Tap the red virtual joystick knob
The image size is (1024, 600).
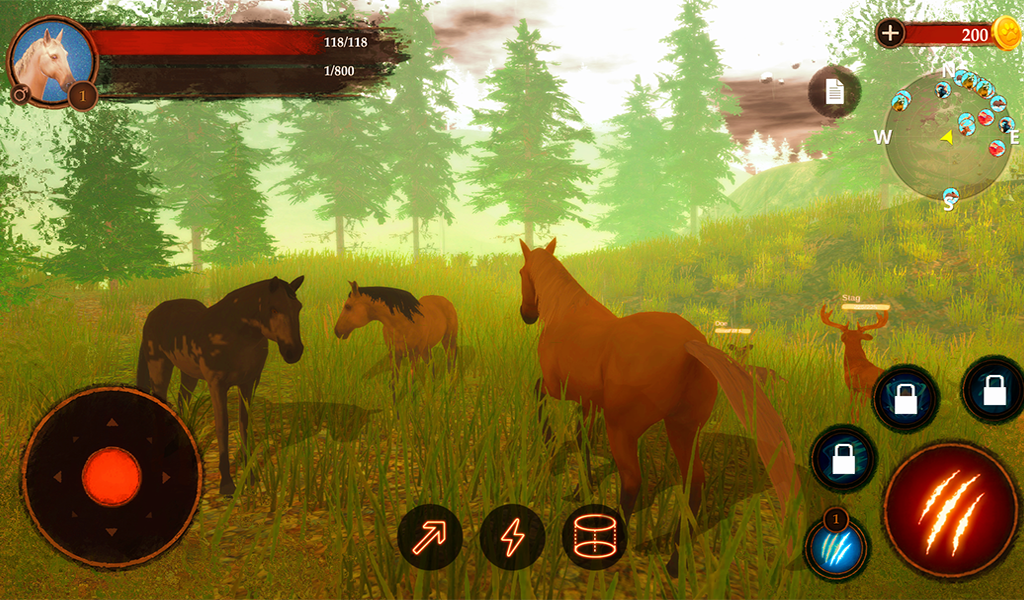click(x=111, y=476)
